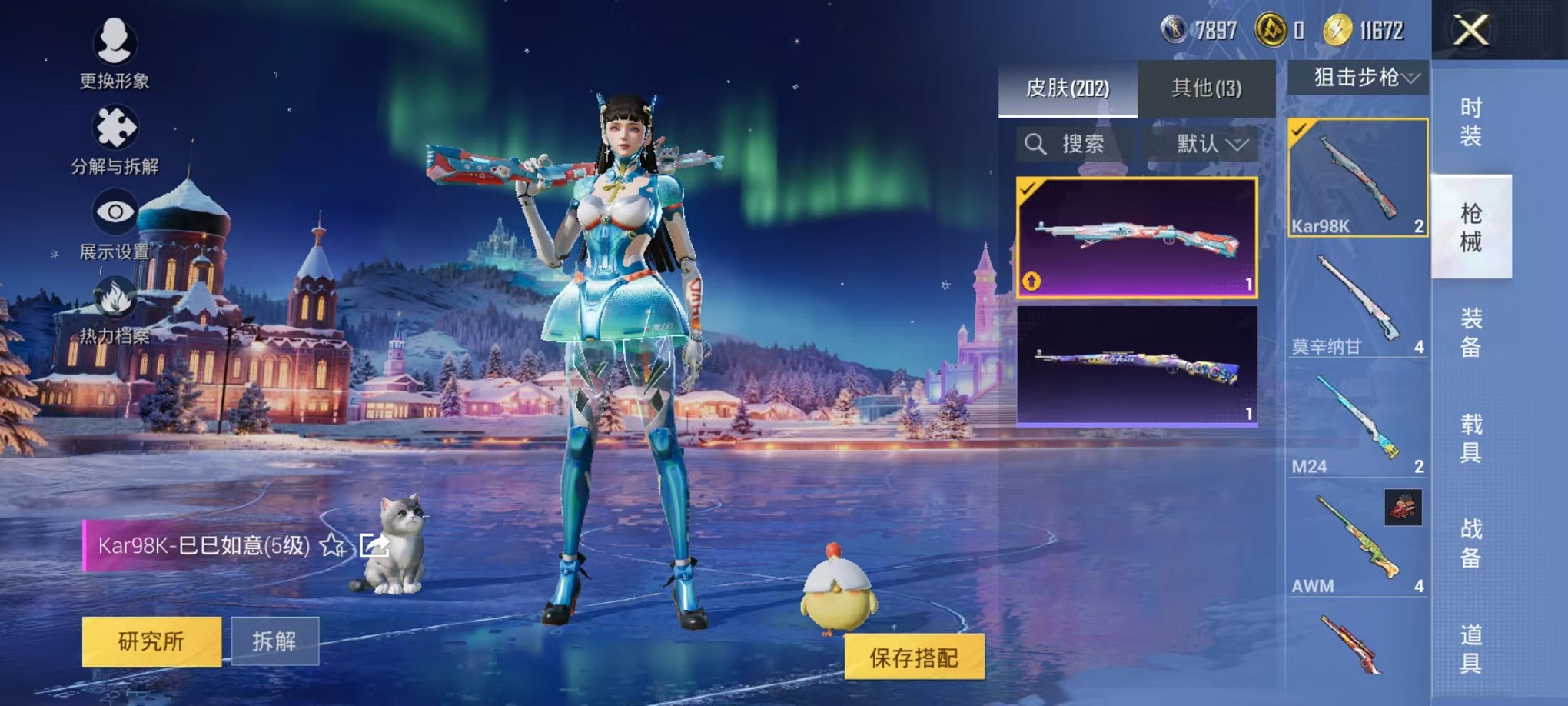Switch to the 其他(13) tab
The image size is (1568, 706).
pyautogui.click(x=1207, y=88)
